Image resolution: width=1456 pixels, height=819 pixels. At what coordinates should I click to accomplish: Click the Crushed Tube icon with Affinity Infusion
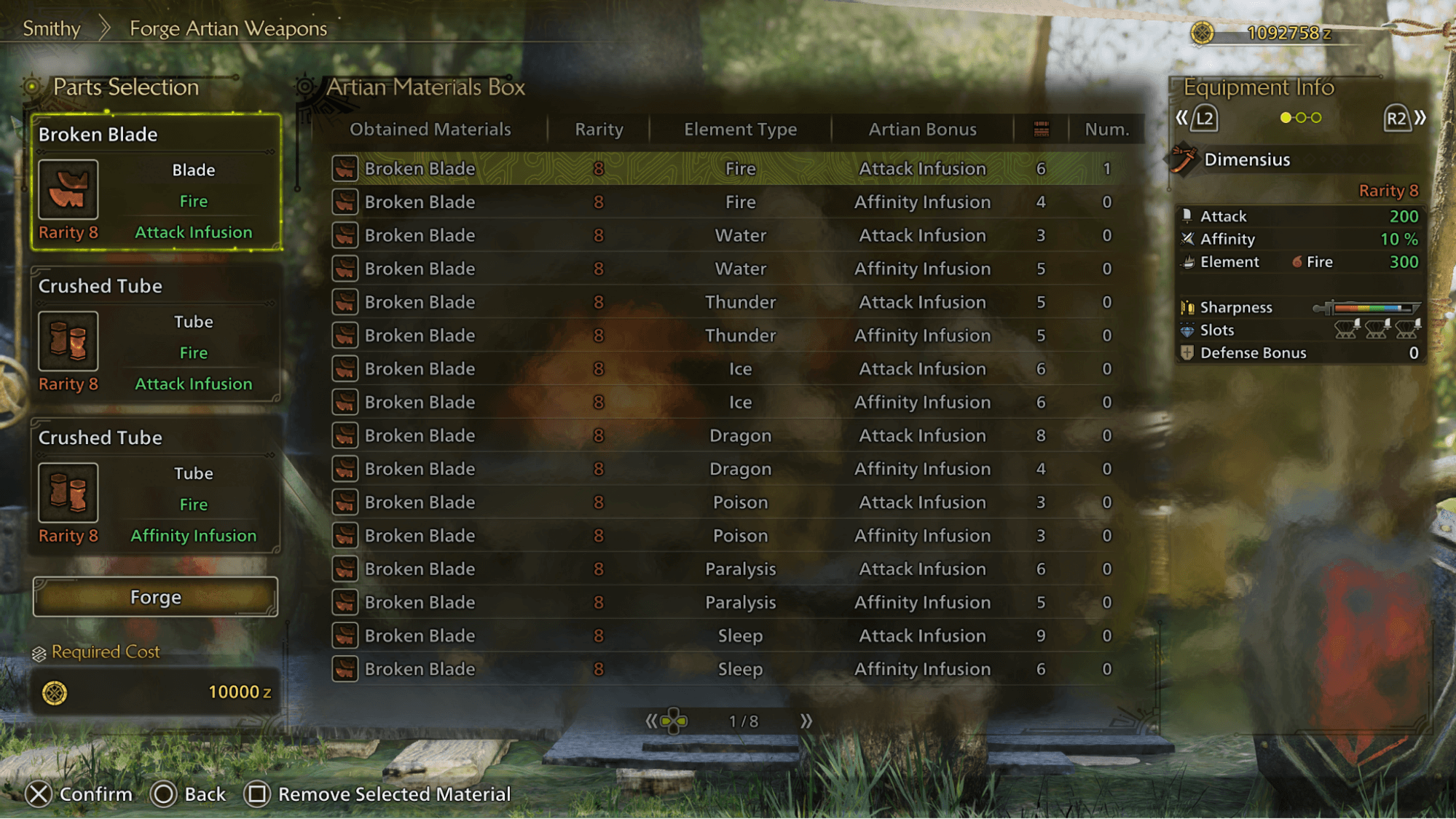tap(68, 492)
